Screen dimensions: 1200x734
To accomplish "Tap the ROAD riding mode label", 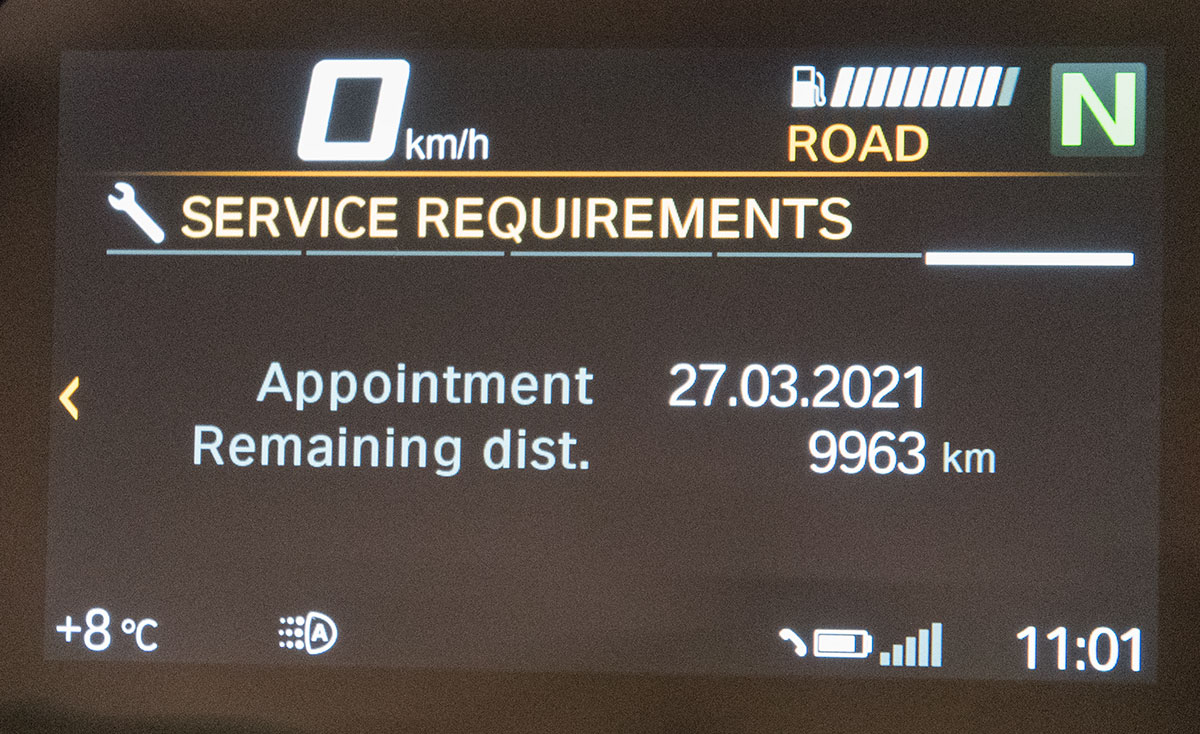I will click(857, 145).
